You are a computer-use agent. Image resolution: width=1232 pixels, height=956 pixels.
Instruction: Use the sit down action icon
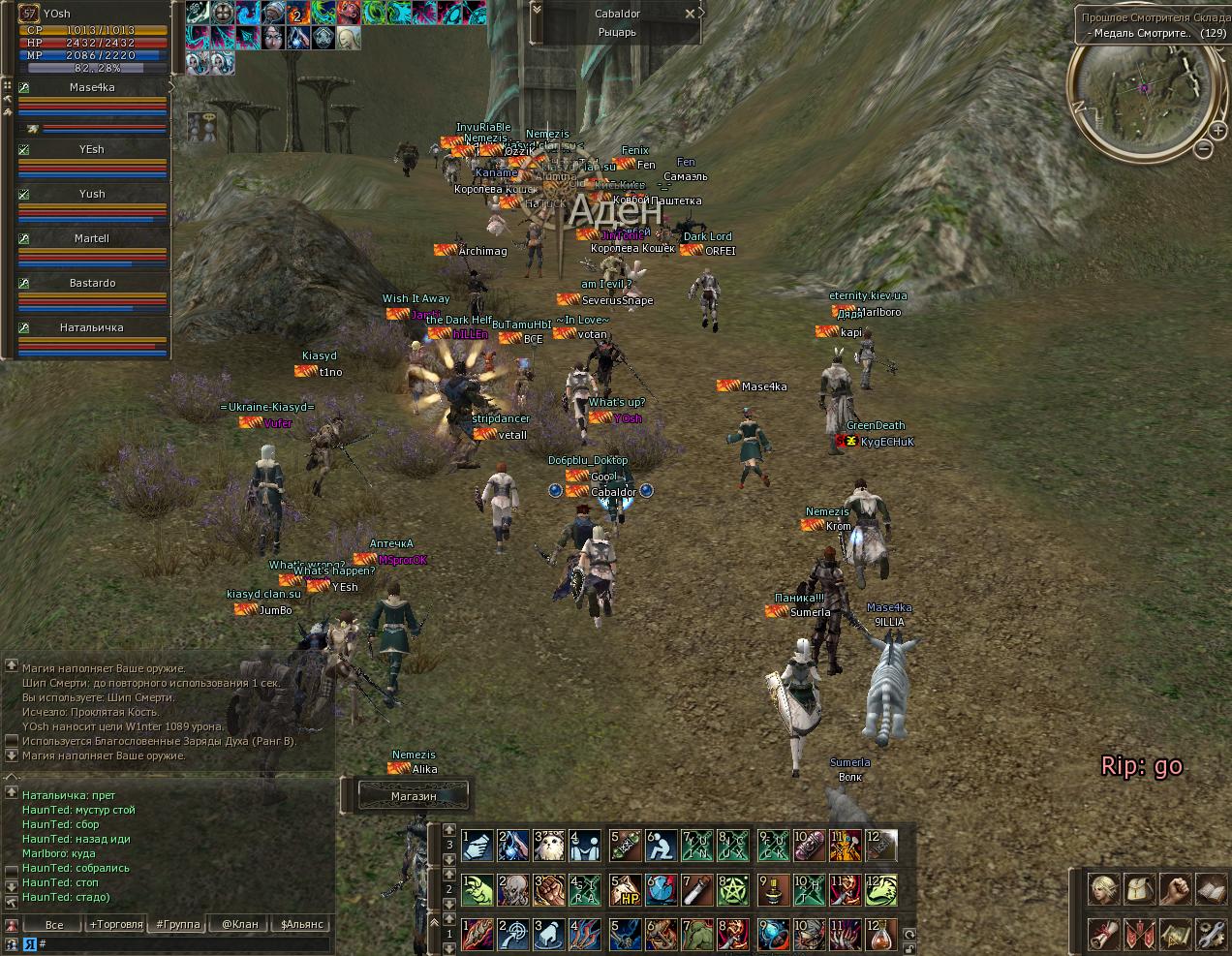(x=662, y=846)
